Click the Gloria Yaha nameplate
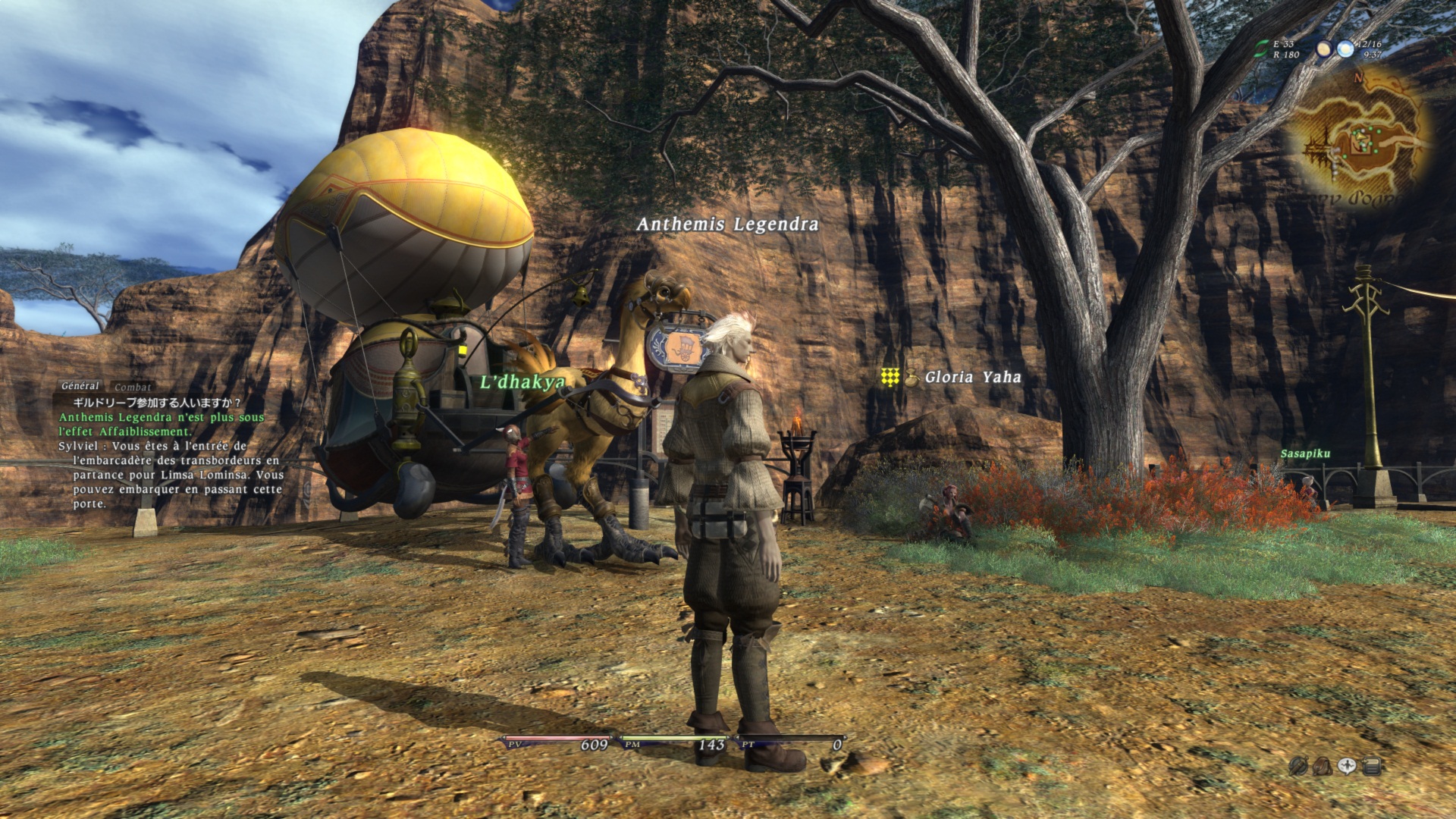 [972, 377]
